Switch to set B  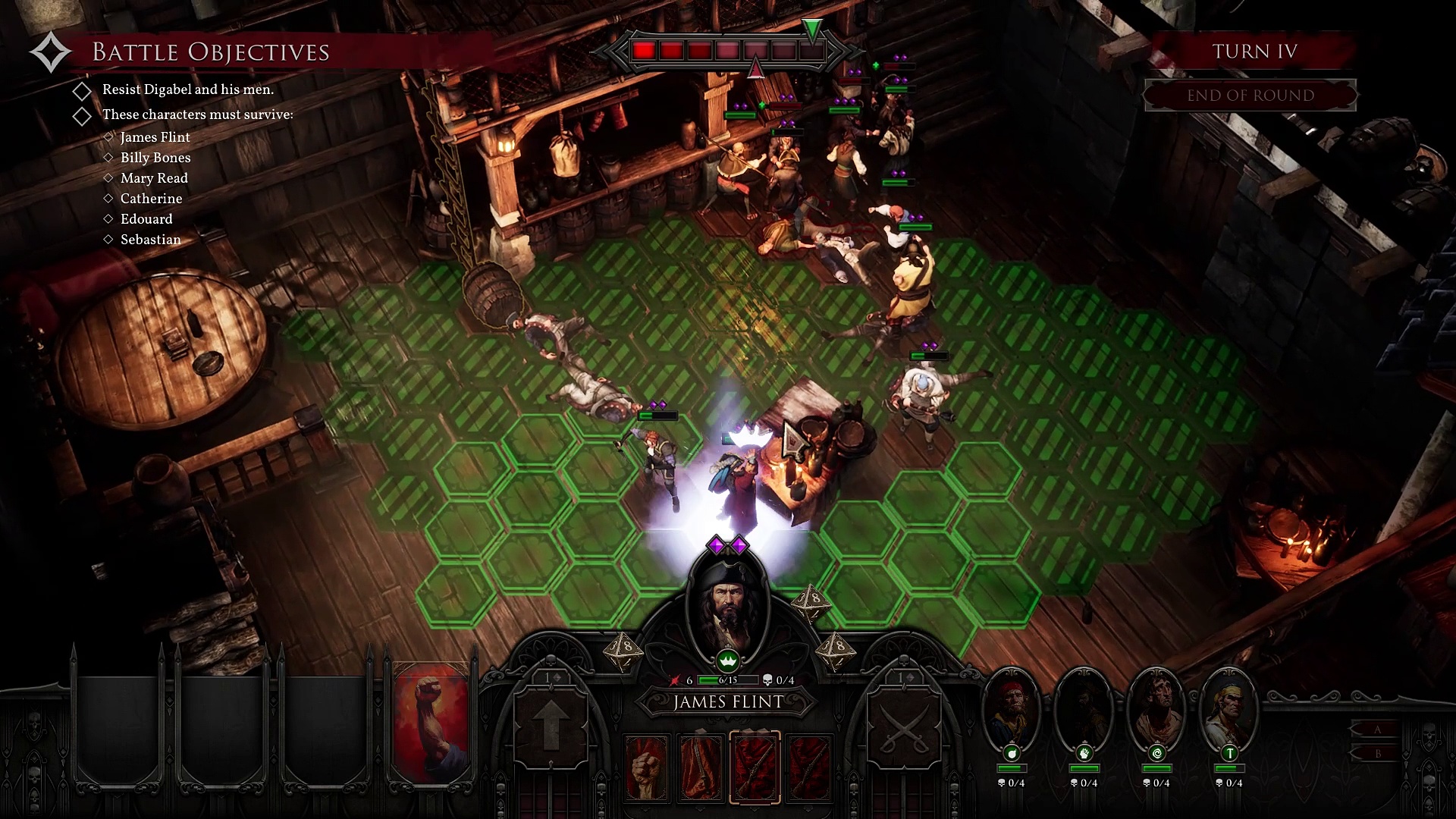(x=1377, y=754)
